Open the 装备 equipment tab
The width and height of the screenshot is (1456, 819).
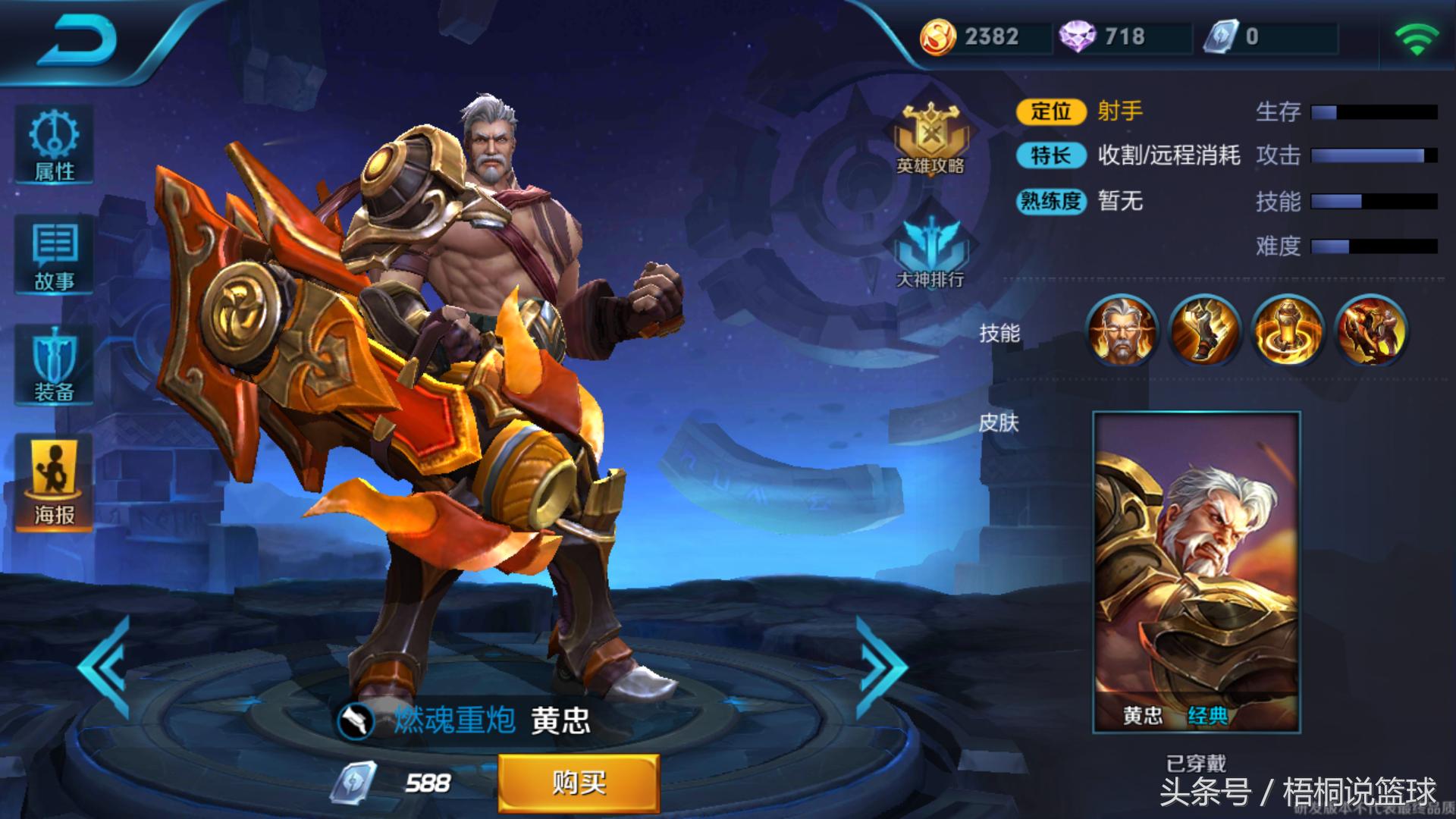[x=54, y=366]
